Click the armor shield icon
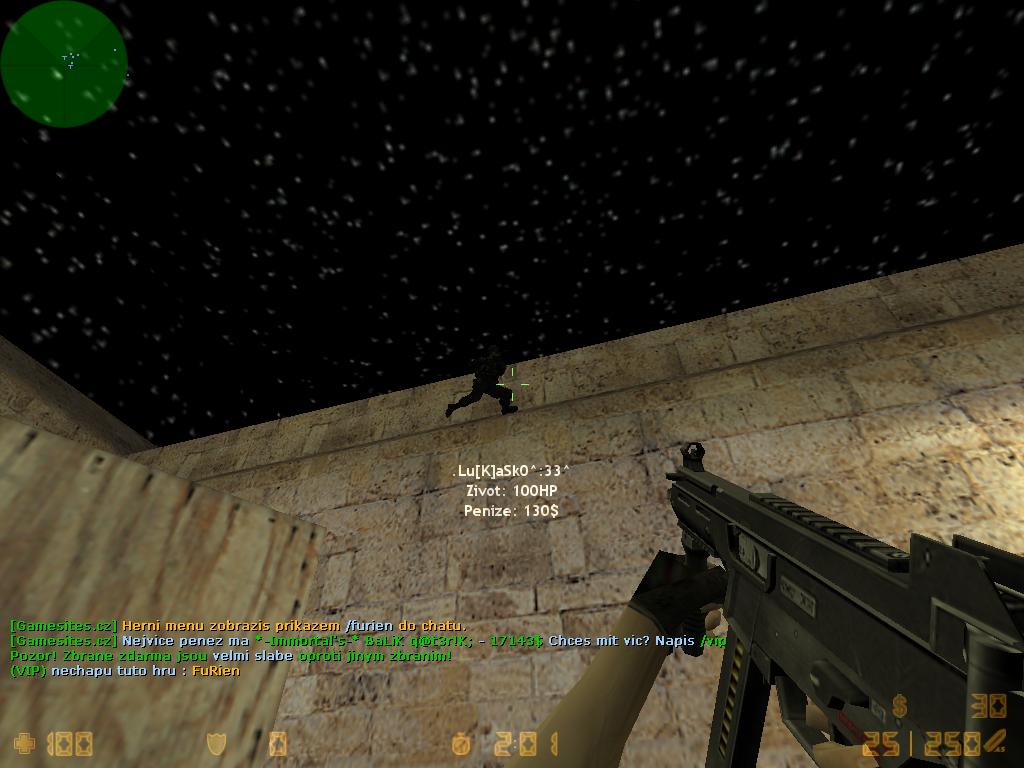The image size is (1024, 768). (217, 744)
